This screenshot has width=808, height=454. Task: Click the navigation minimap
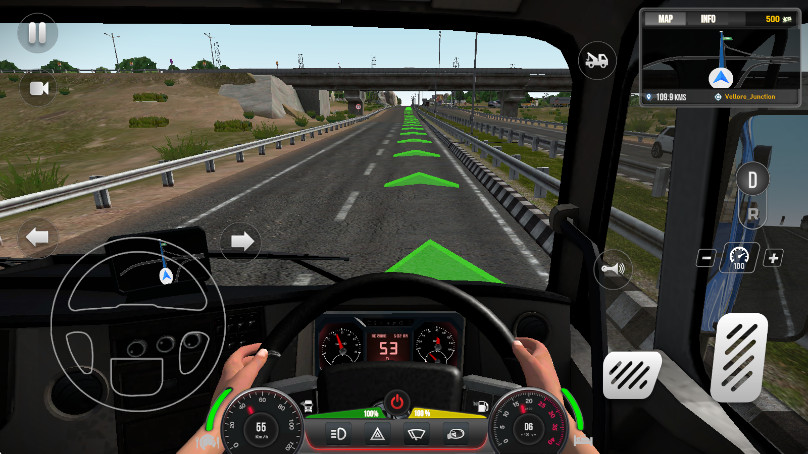(x=718, y=62)
